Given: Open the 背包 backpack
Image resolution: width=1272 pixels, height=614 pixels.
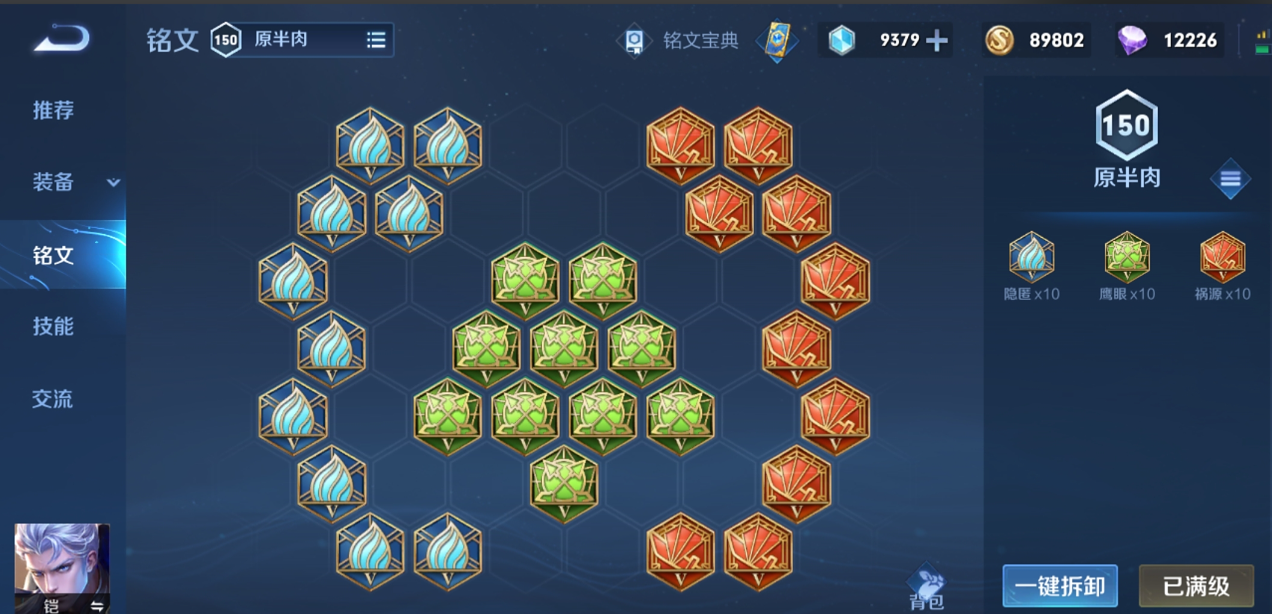Looking at the screenshot, I should click(927, 587).
